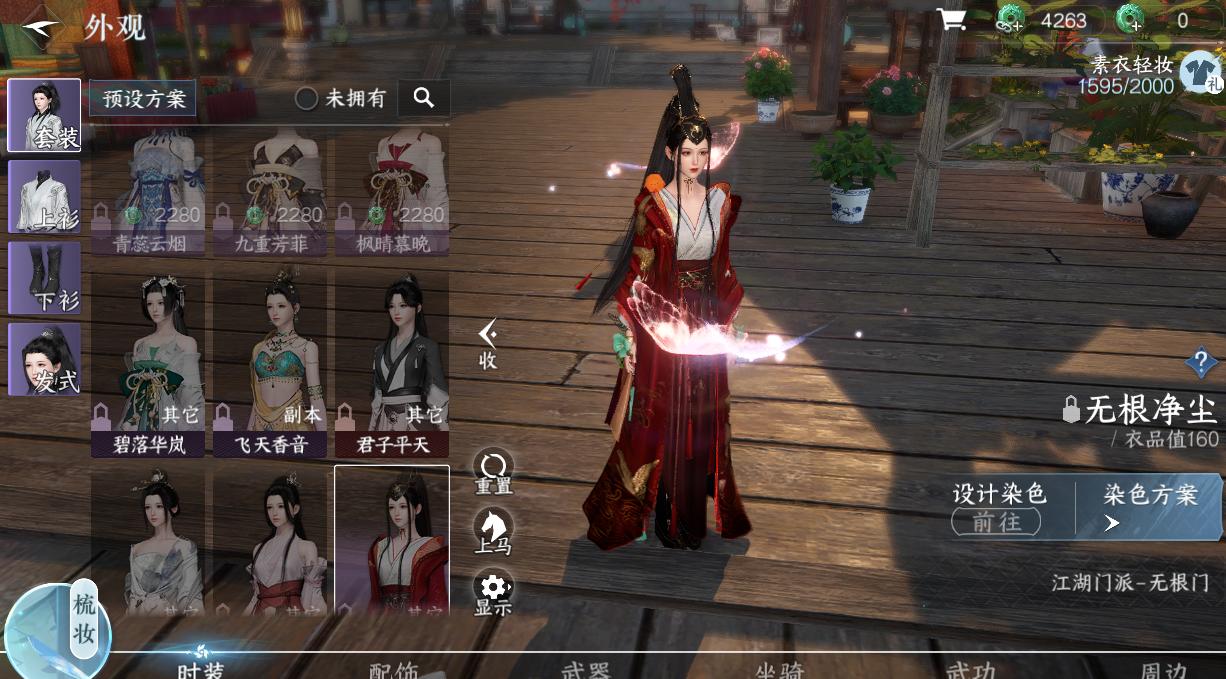Collapse the outfit panel with 收
The width and height of the screenshot is (1226, 679).
pos(488,345)
